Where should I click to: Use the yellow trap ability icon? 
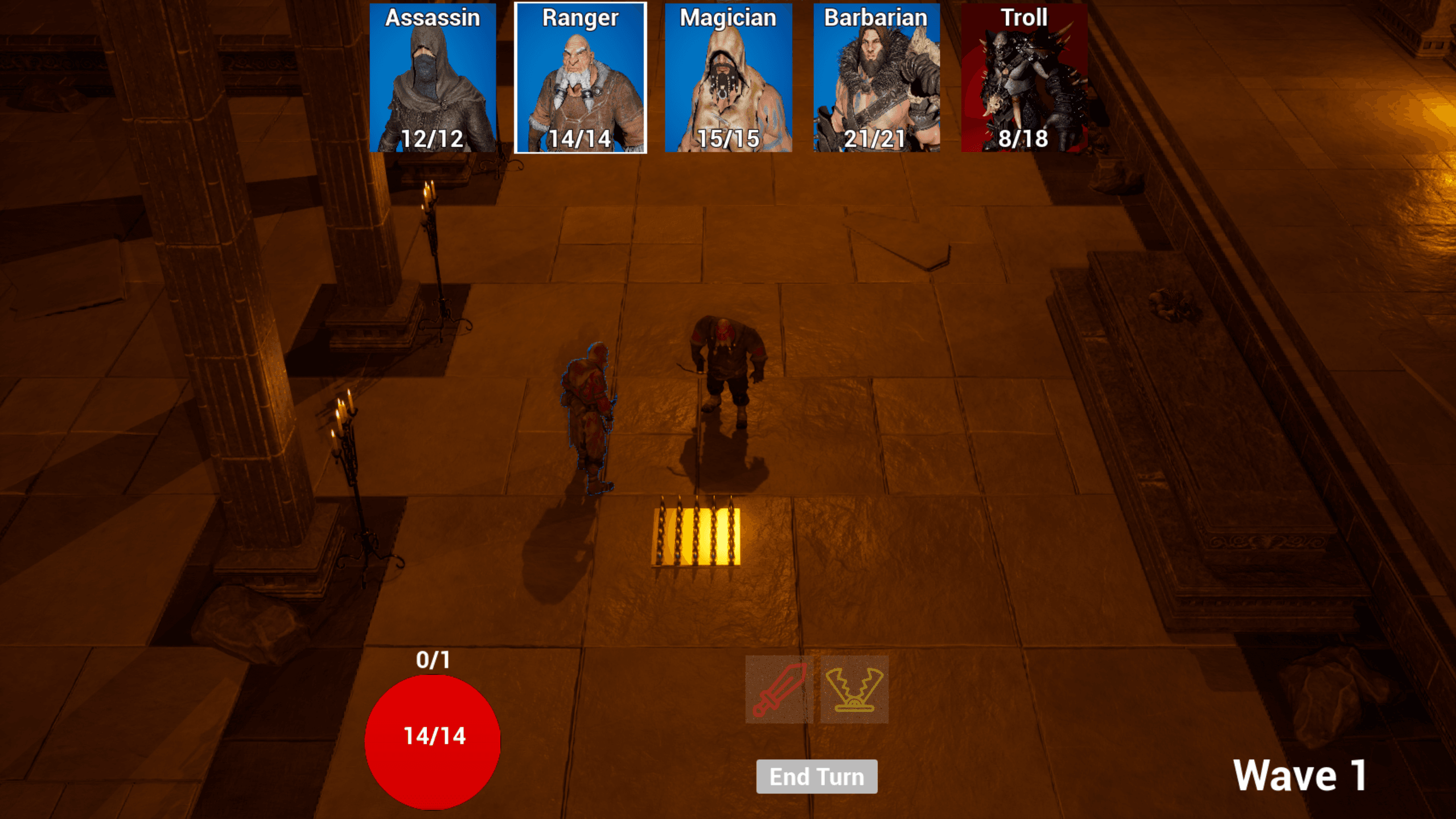coord(854,689)
